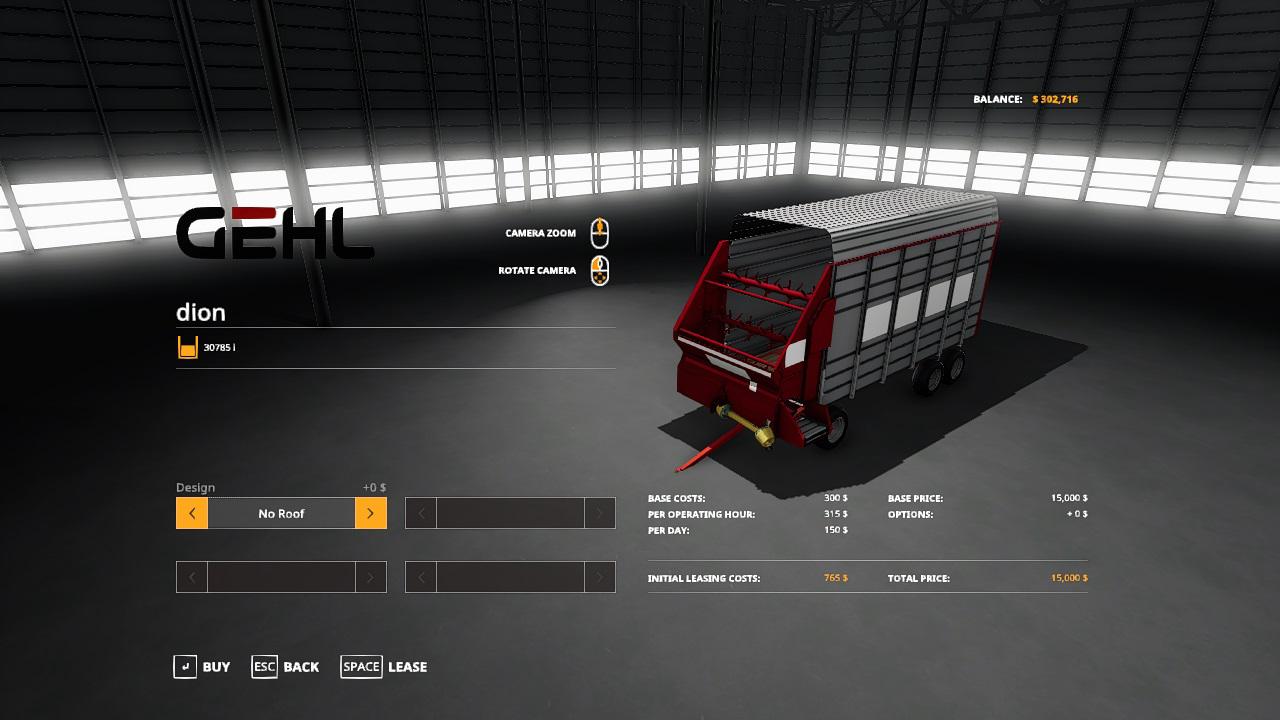Select the next Design option

[x=370, y=514]
